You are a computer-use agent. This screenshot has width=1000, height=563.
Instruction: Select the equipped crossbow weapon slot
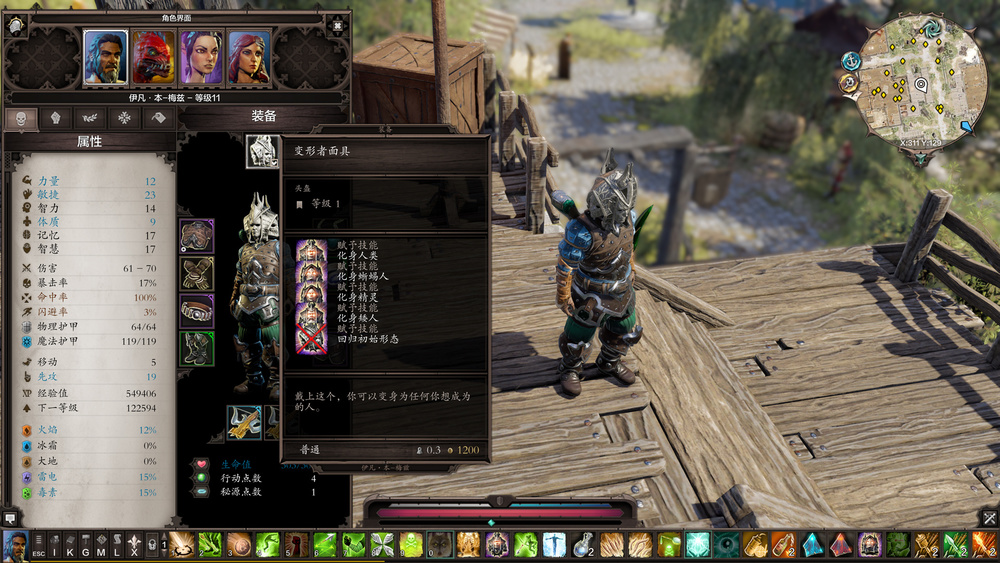point(243,422)
